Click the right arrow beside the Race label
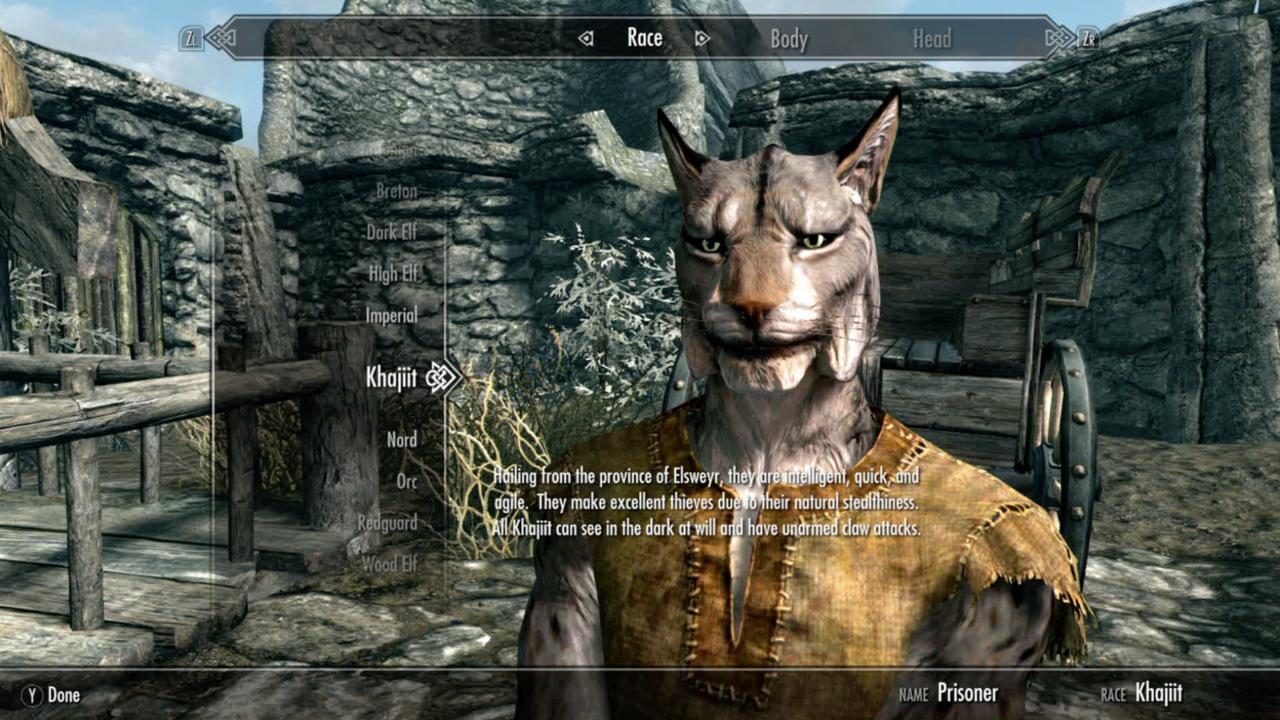1280x720 pixels. [703, 38]
